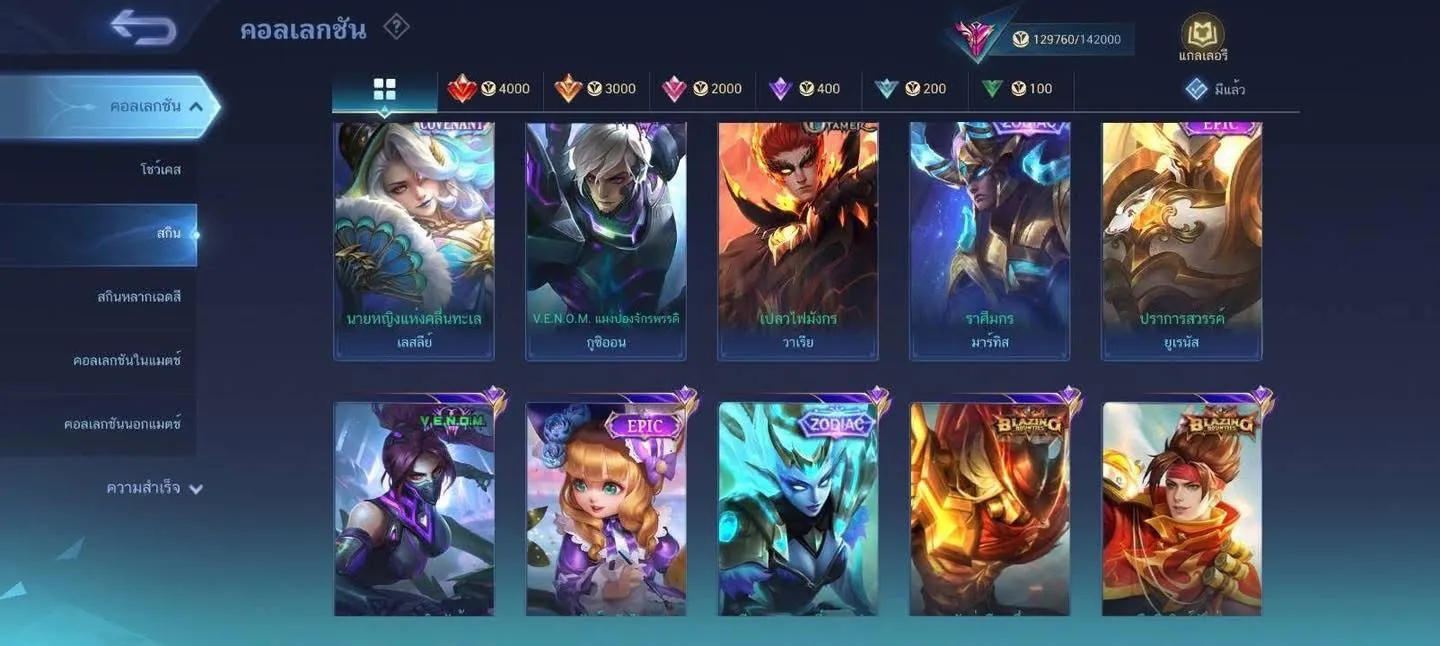Pick the ยูเรนัส Epic skin card

pyautogui.click(x=1182, y=240)
